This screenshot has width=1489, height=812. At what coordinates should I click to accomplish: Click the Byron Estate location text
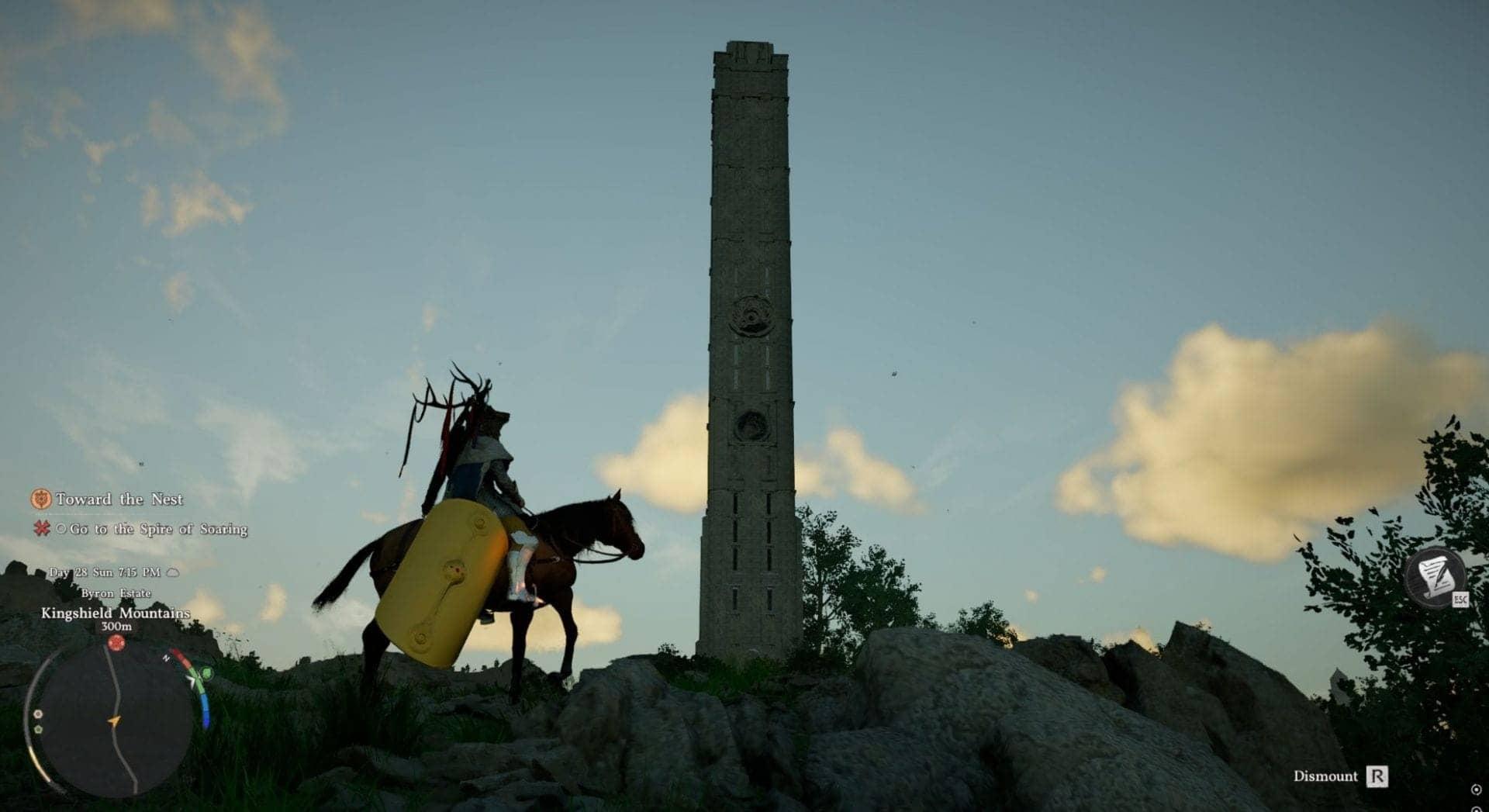(116, 593)
